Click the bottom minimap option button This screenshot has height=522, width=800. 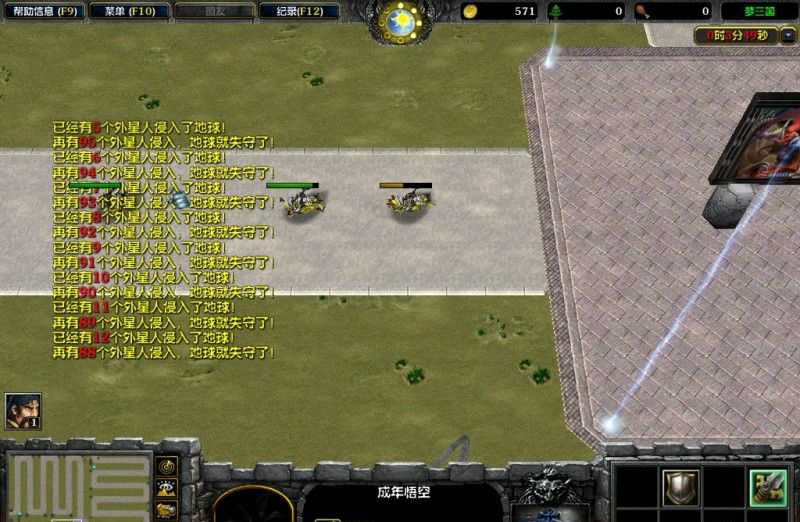pyautogui.click(x=166, y=509)
